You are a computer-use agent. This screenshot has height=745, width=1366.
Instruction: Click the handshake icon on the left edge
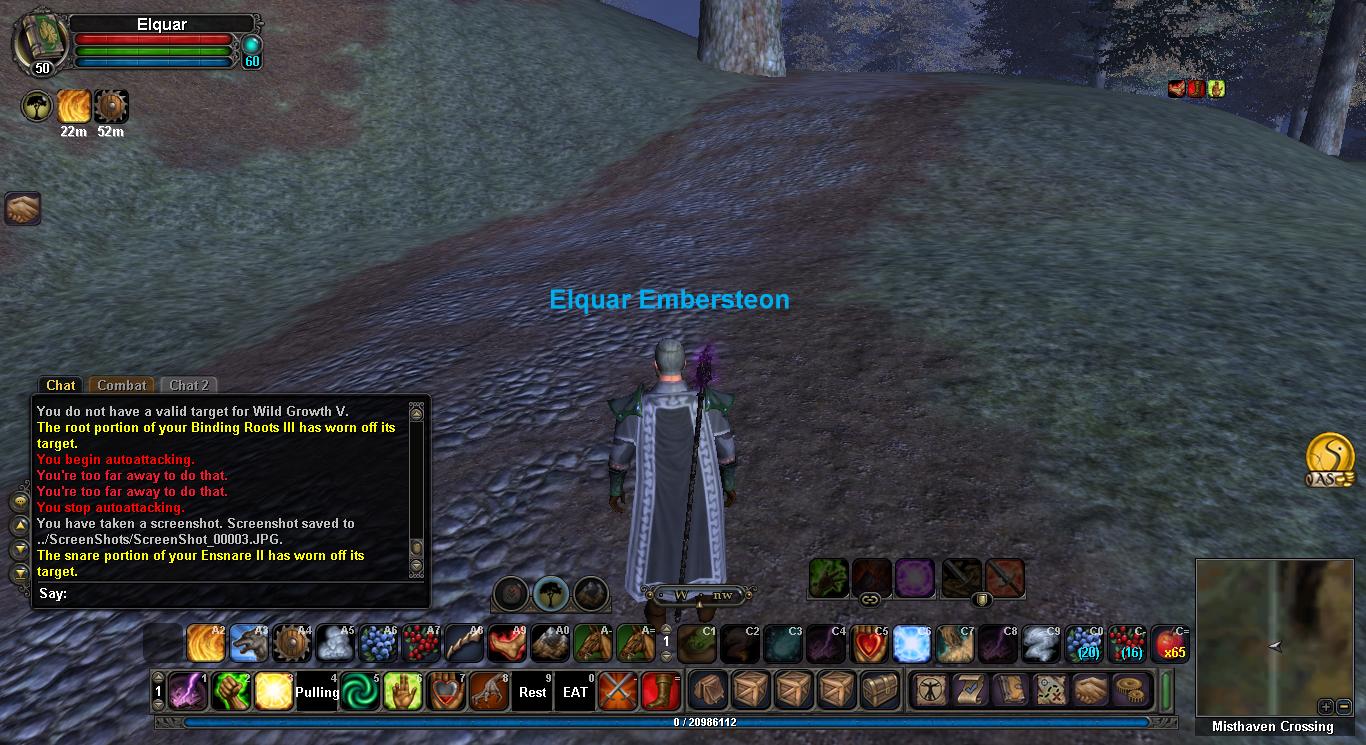22,208
